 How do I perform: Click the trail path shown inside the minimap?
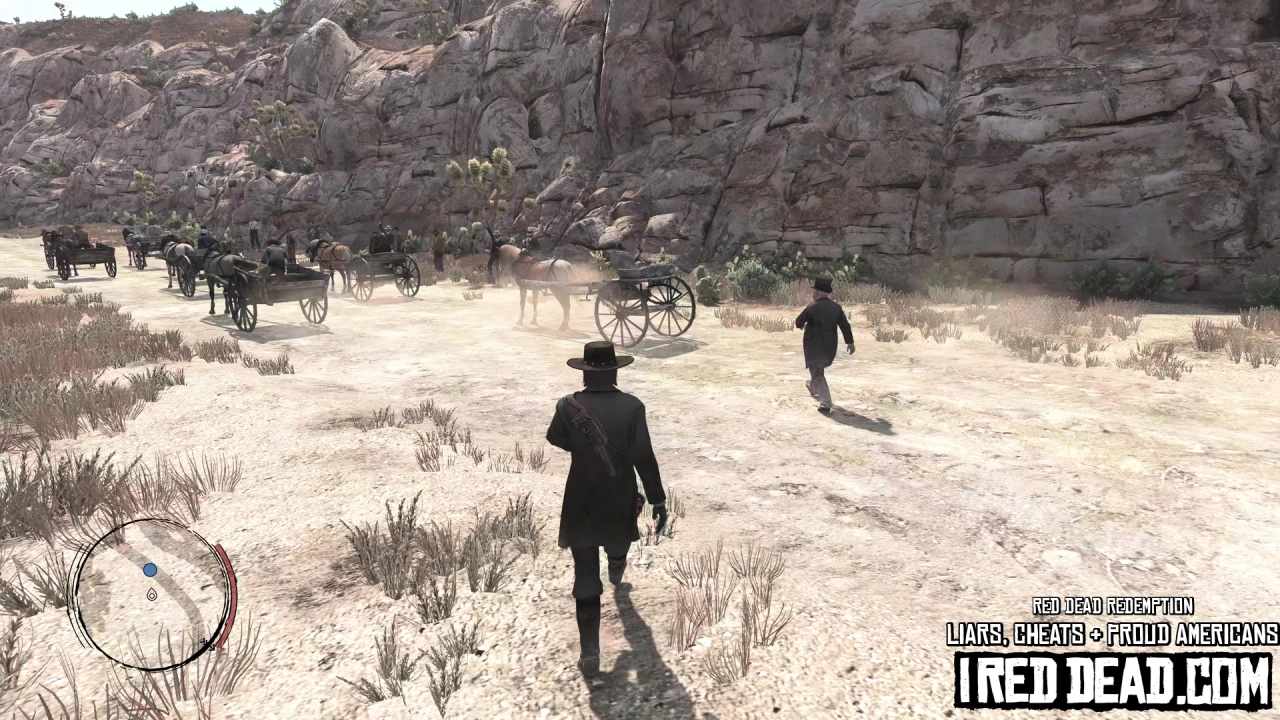coord(178,605)
